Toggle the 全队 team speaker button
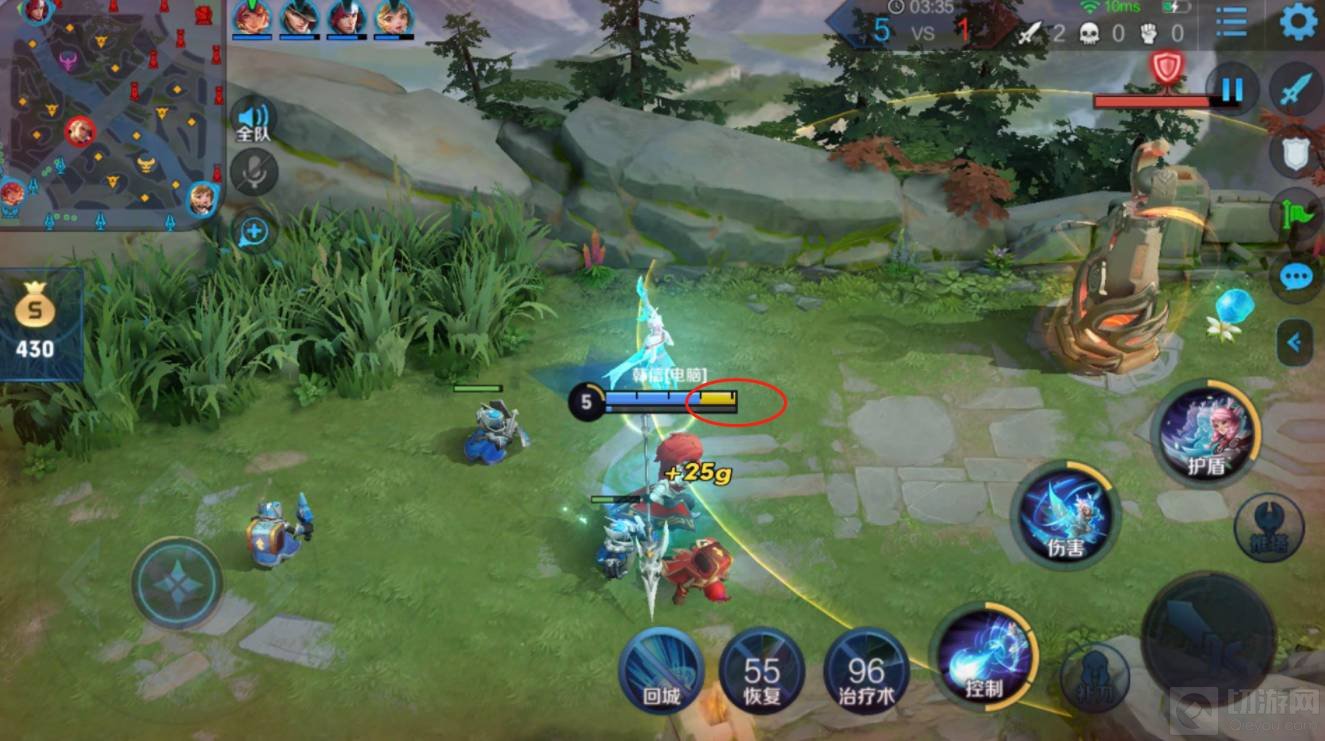 254,120
